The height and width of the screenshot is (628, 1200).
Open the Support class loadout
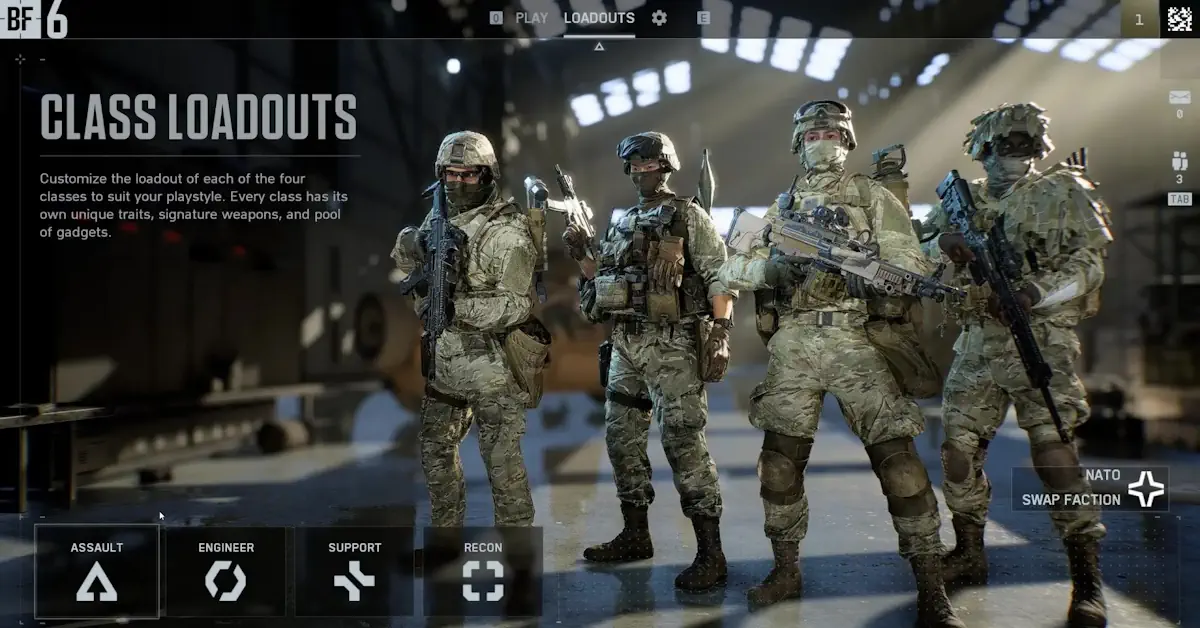(x=355, y=571)
